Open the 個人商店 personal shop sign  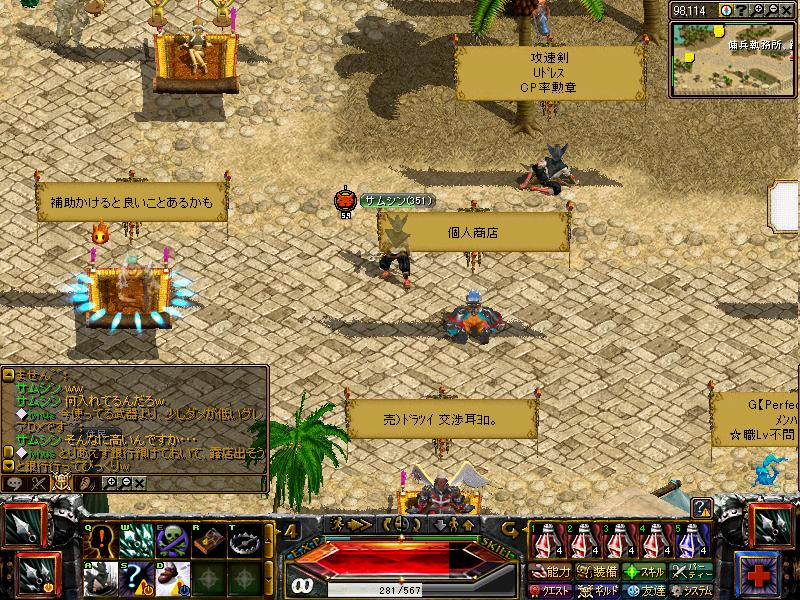(473, 232)
